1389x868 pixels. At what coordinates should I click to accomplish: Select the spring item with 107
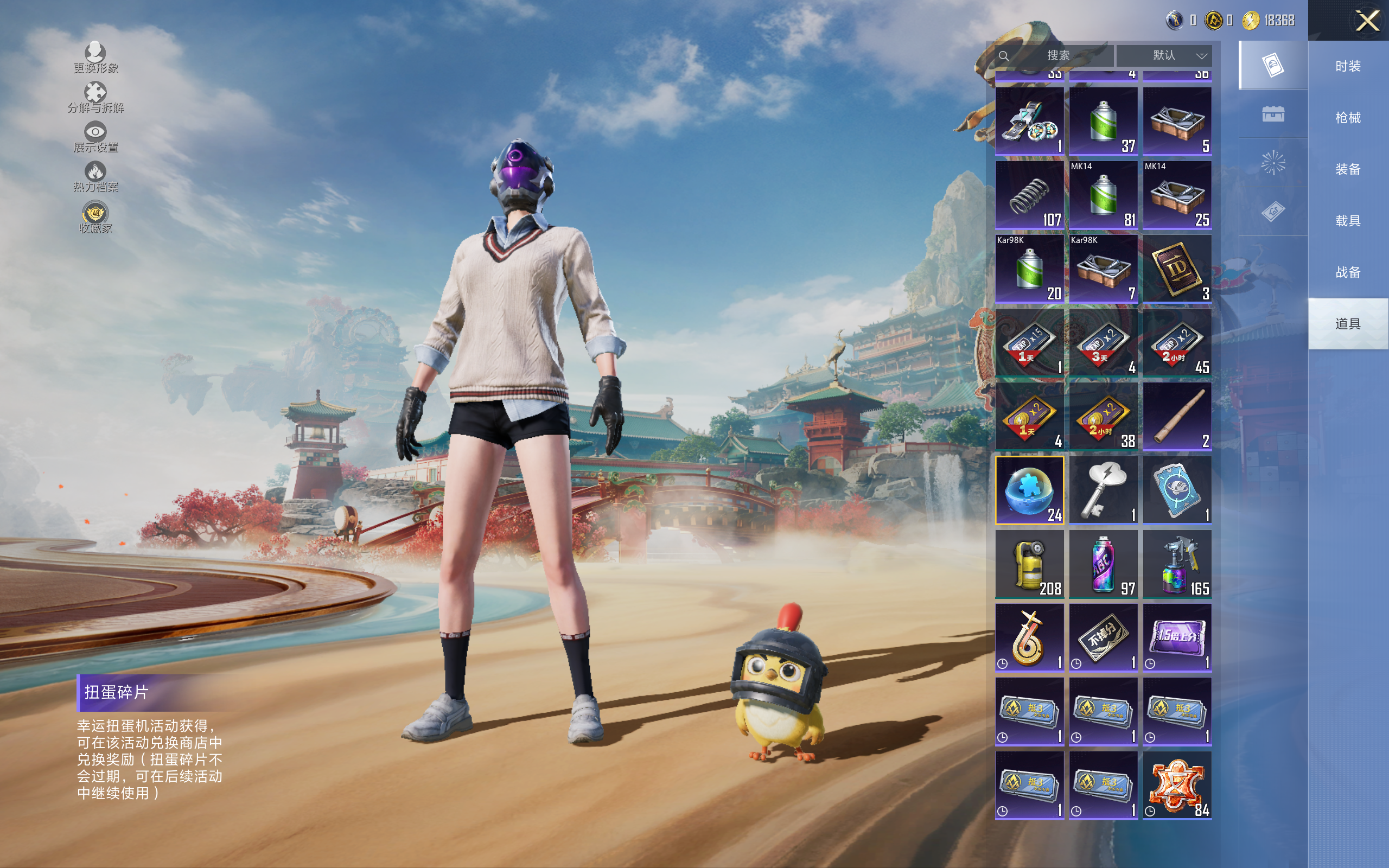[1029, 195]
